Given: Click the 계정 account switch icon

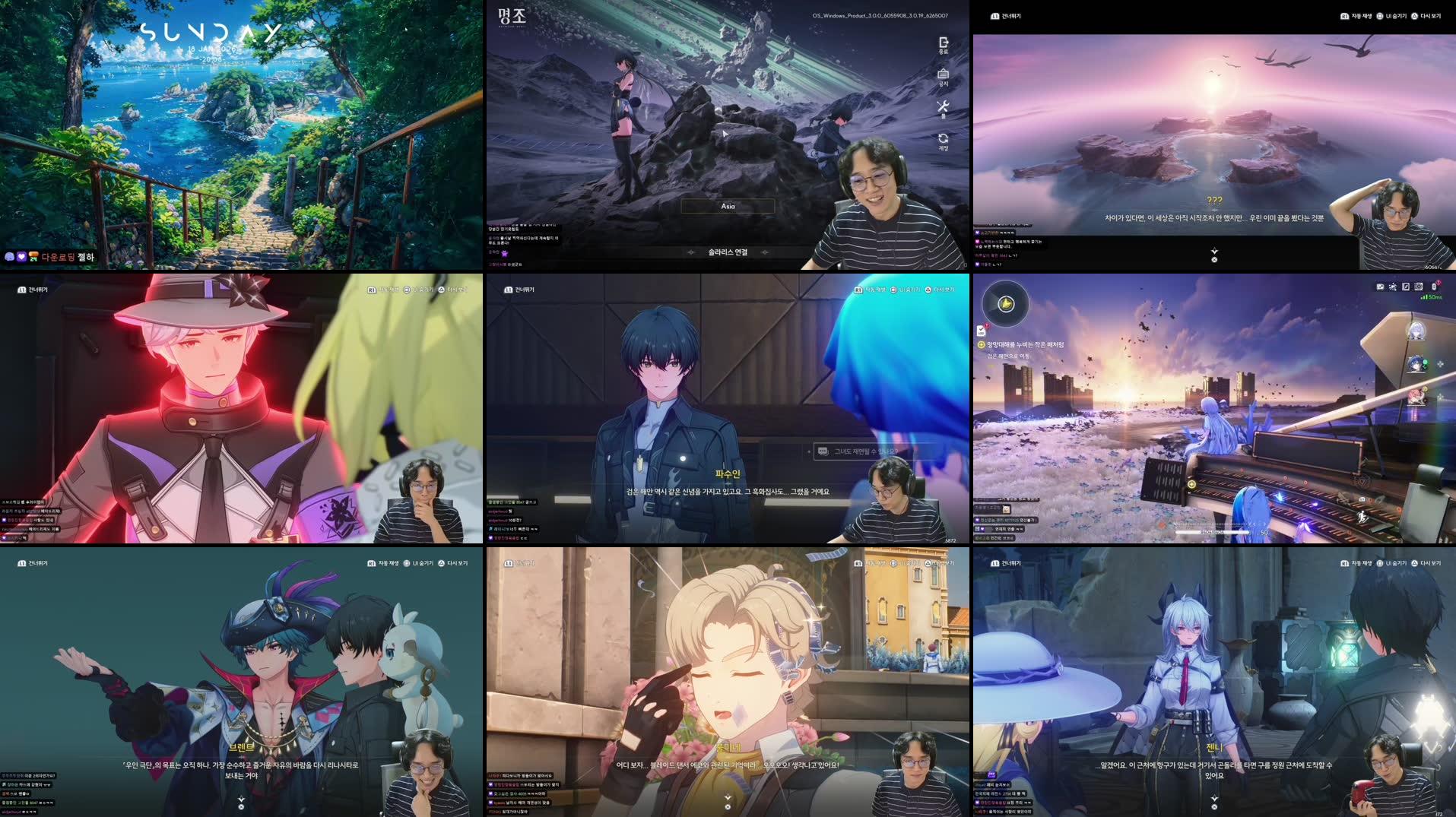Looking at the screenshot, I should click(x=943, y=138).
